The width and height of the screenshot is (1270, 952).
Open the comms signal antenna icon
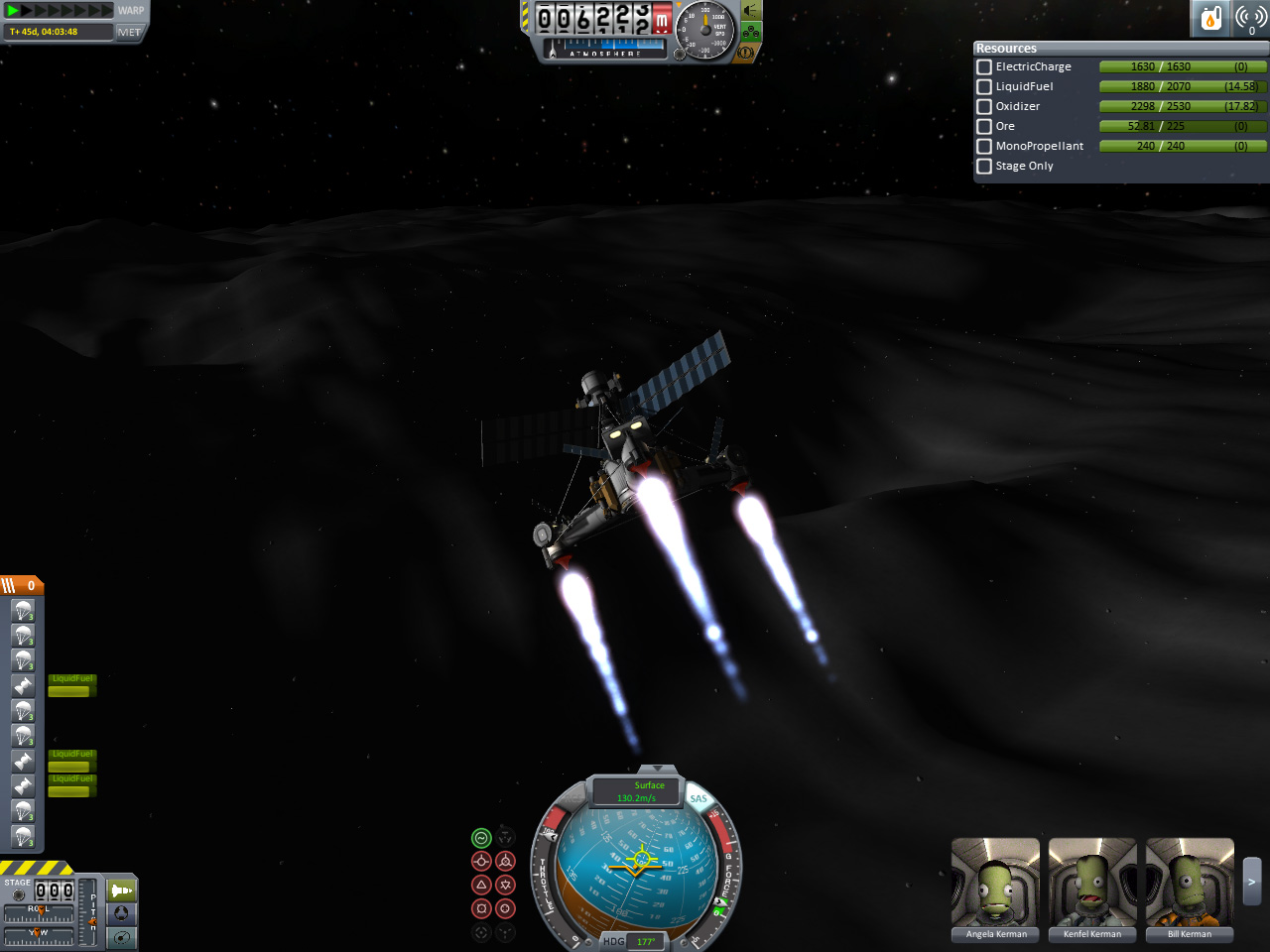(1250, 18)
